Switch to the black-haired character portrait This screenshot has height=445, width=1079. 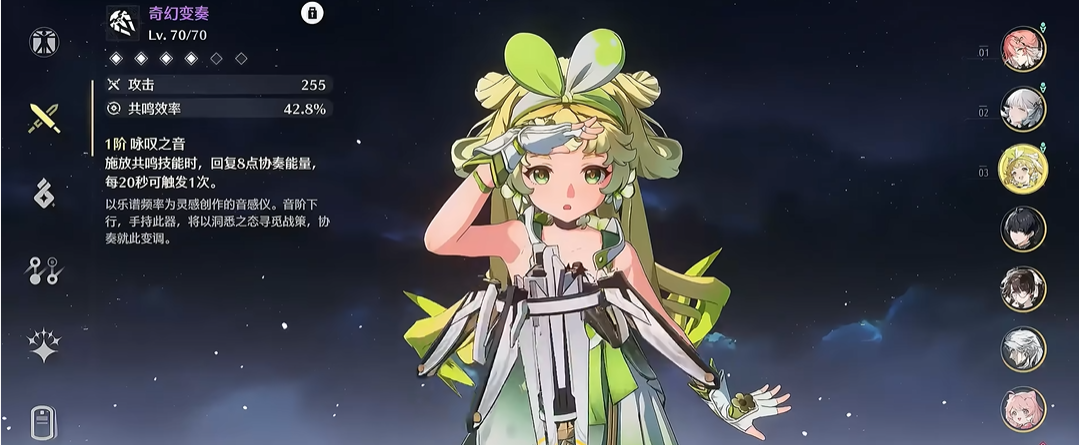click(x=1023, y=229)
